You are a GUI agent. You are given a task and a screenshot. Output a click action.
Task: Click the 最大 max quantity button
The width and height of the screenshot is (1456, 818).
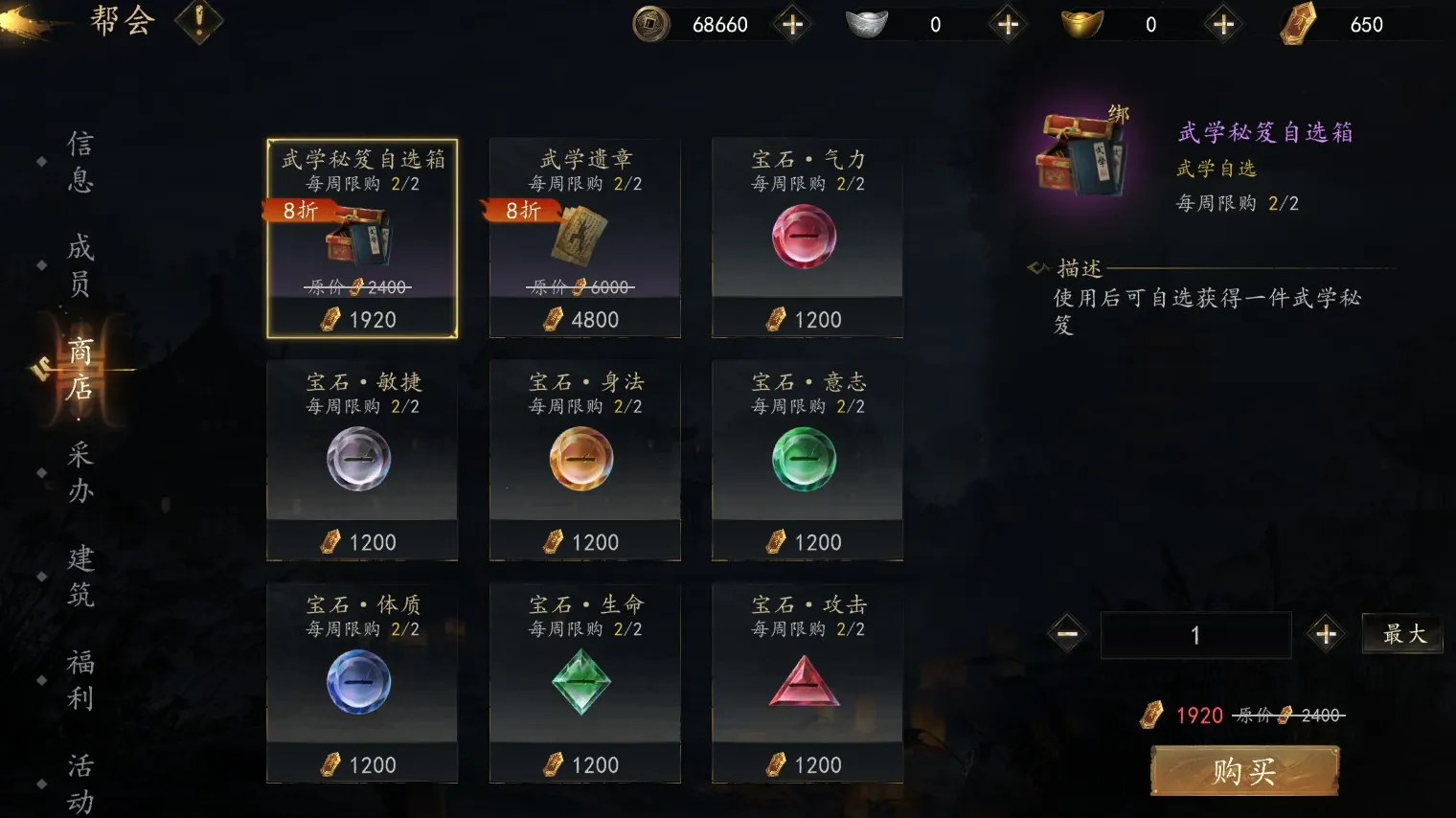1402,634
